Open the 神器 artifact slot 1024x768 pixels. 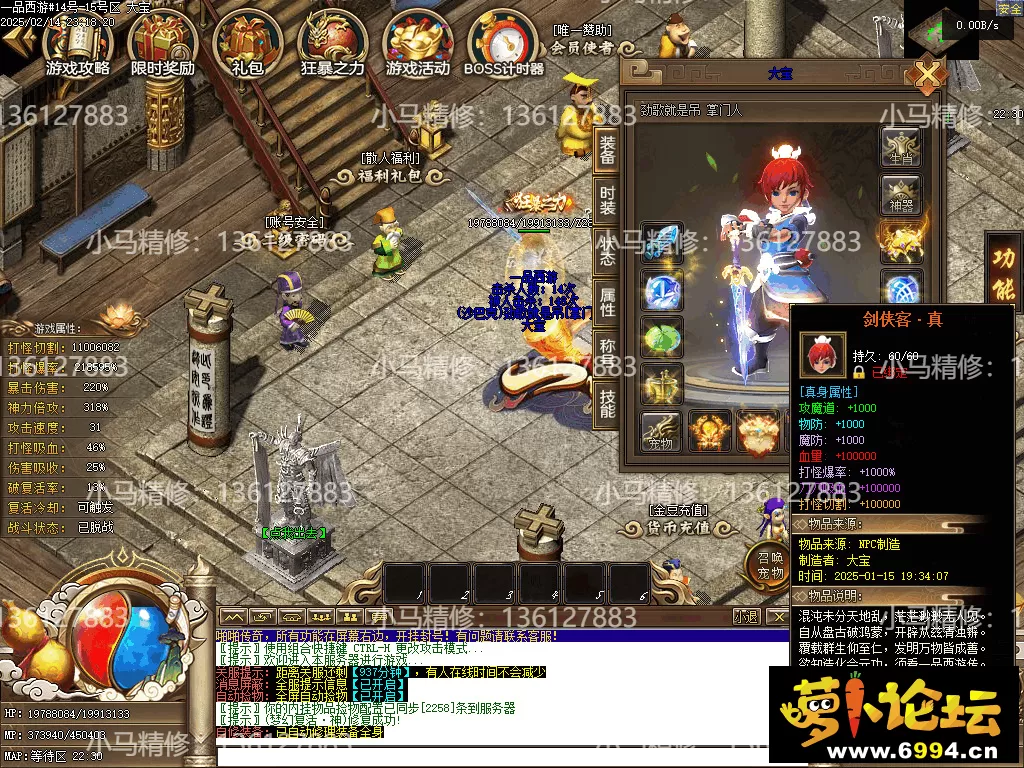tap(900, 194)
